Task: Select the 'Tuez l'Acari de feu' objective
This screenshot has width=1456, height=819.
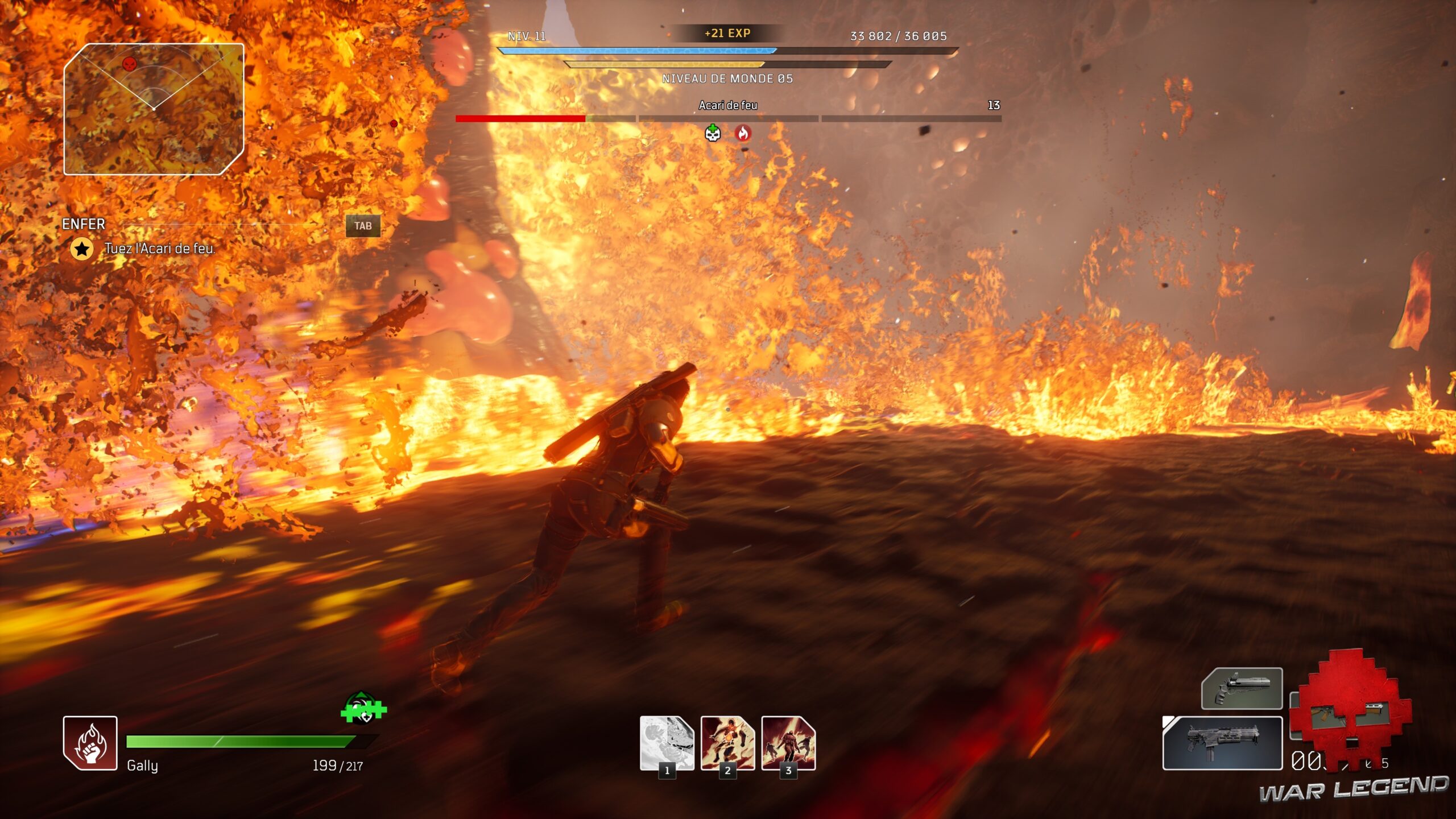Action: click(159, 249)
